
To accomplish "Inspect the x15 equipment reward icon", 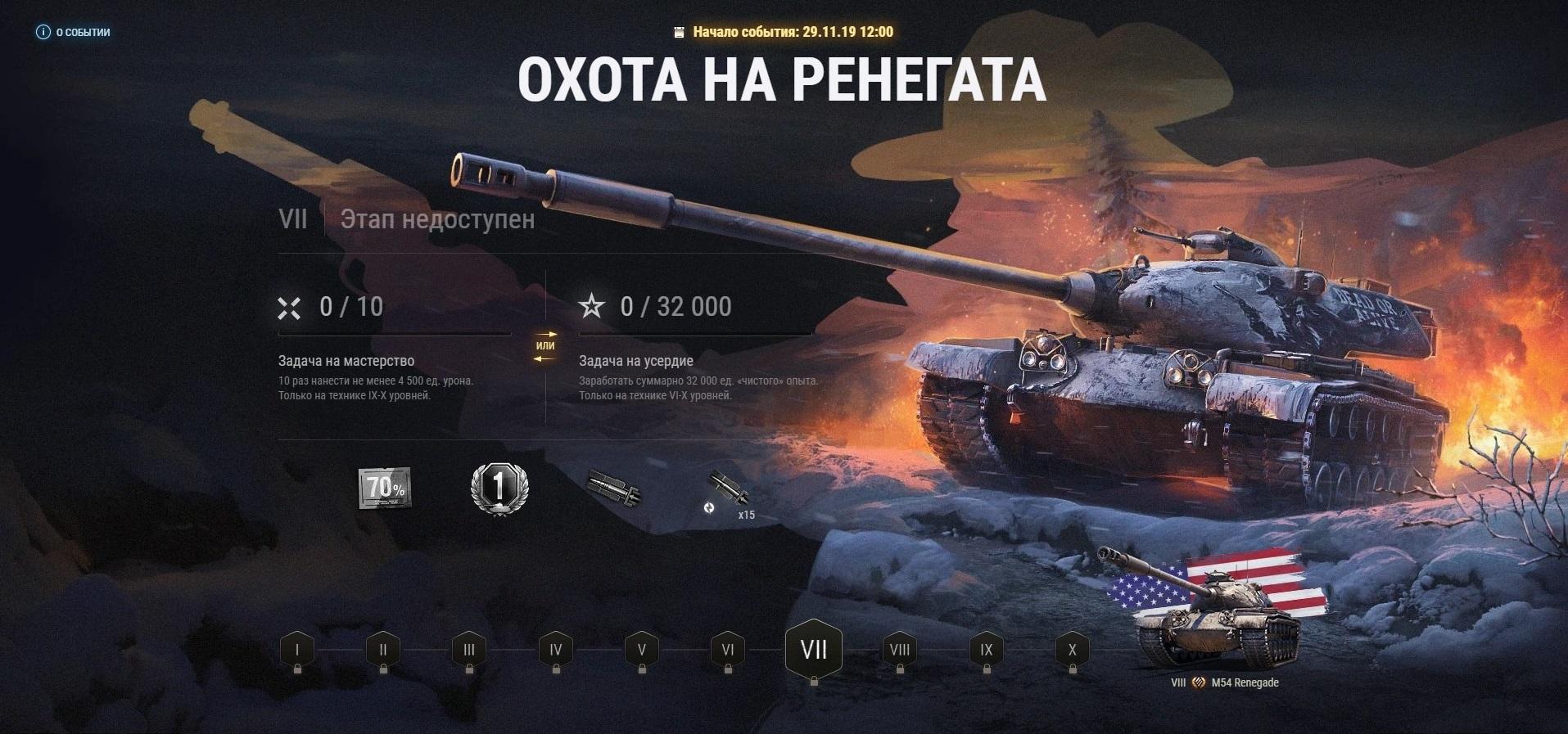I will pos(728,493).
